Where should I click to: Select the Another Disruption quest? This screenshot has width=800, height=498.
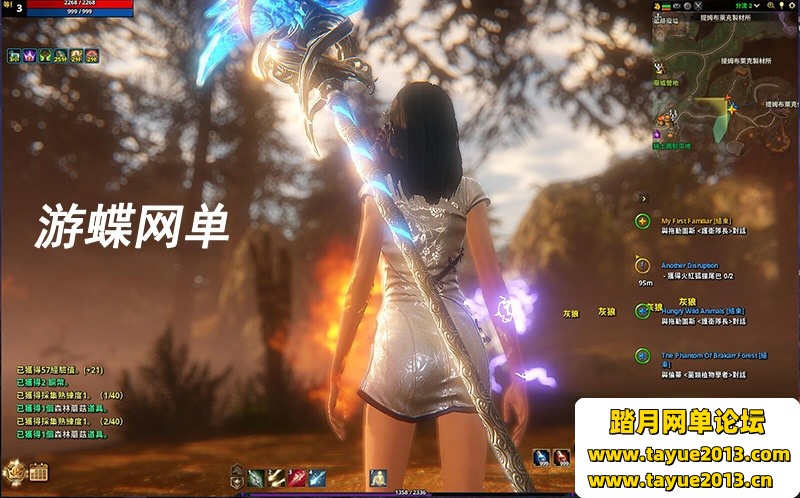pyautogui.click(x=689, y=265)
